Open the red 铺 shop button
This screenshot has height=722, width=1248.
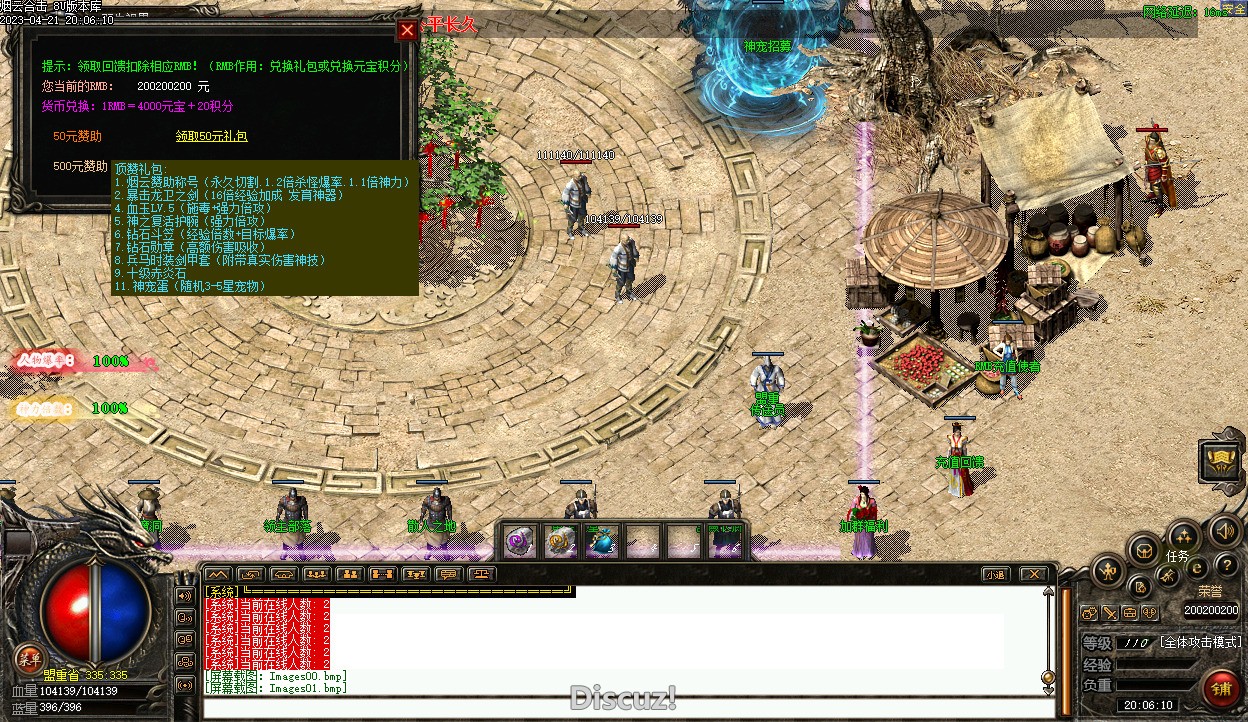coord(1220,689)
